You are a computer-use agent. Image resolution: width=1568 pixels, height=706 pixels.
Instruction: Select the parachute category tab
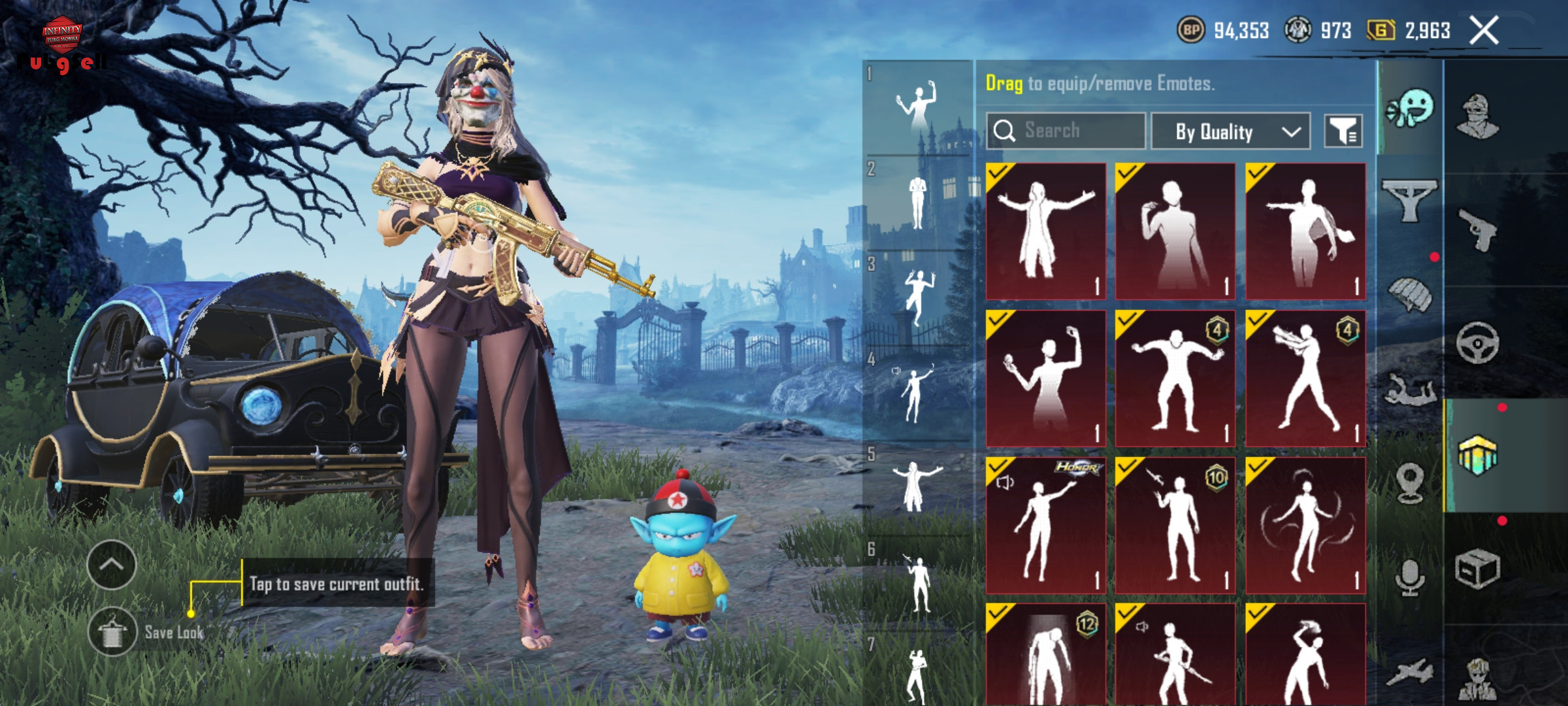point(1410,295)
